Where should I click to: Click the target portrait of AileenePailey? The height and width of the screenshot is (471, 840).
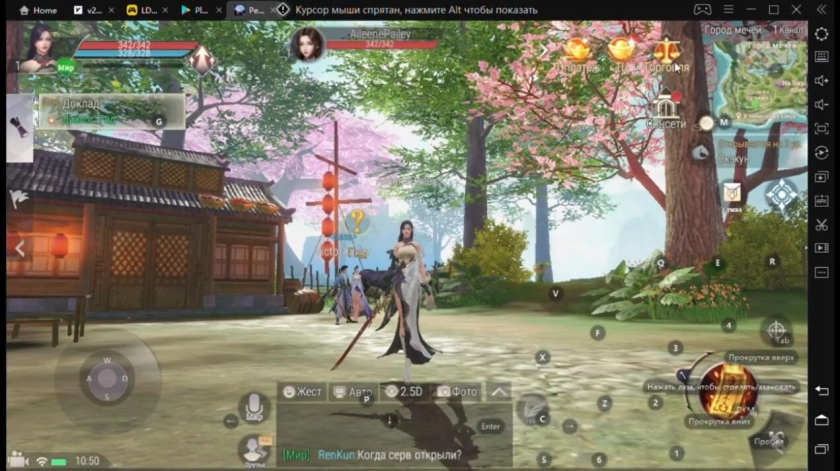307,44
